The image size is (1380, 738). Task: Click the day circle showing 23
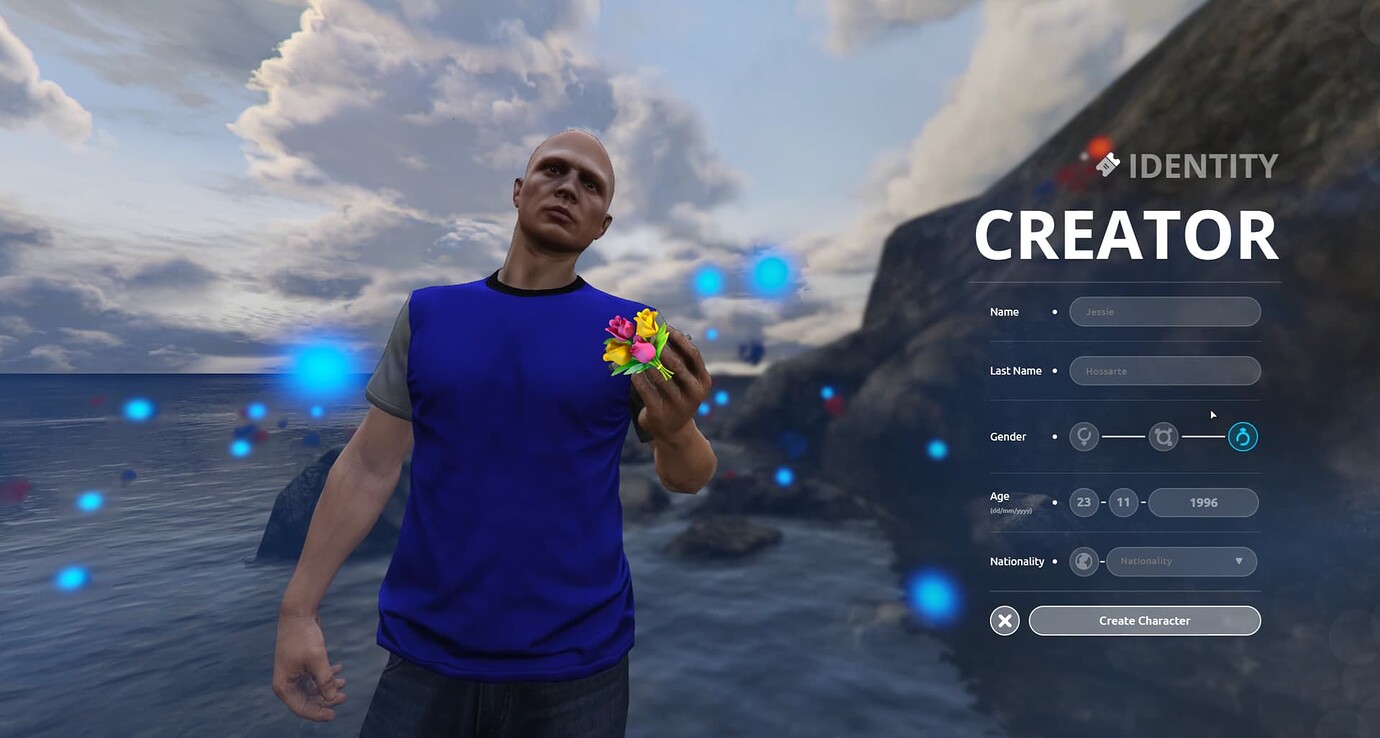click(1084, 502)
